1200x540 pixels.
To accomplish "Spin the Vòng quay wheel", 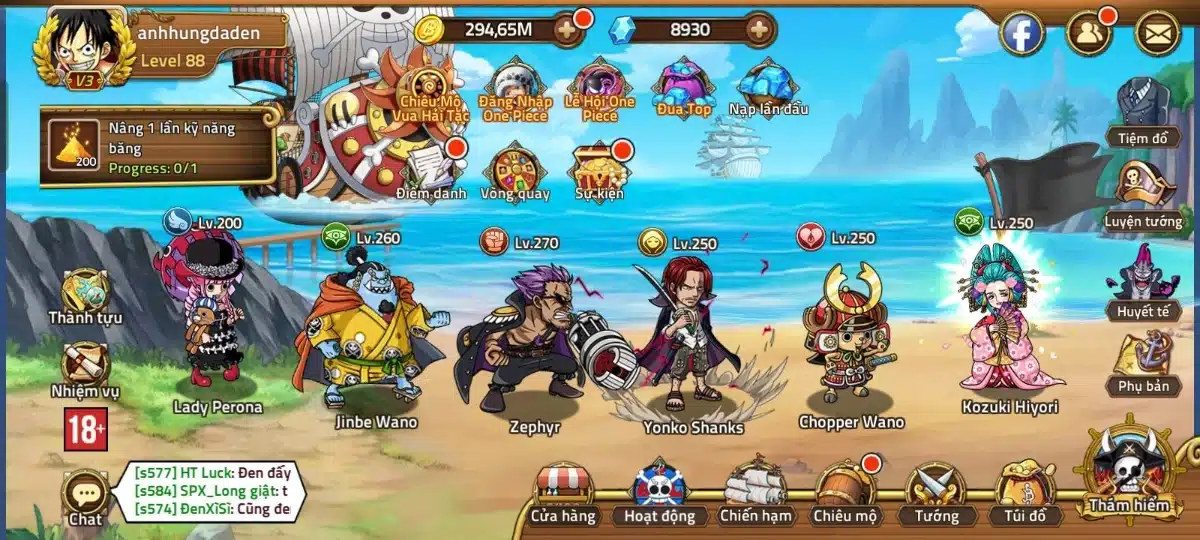I will pyautogui.click(x=515, y=170).
